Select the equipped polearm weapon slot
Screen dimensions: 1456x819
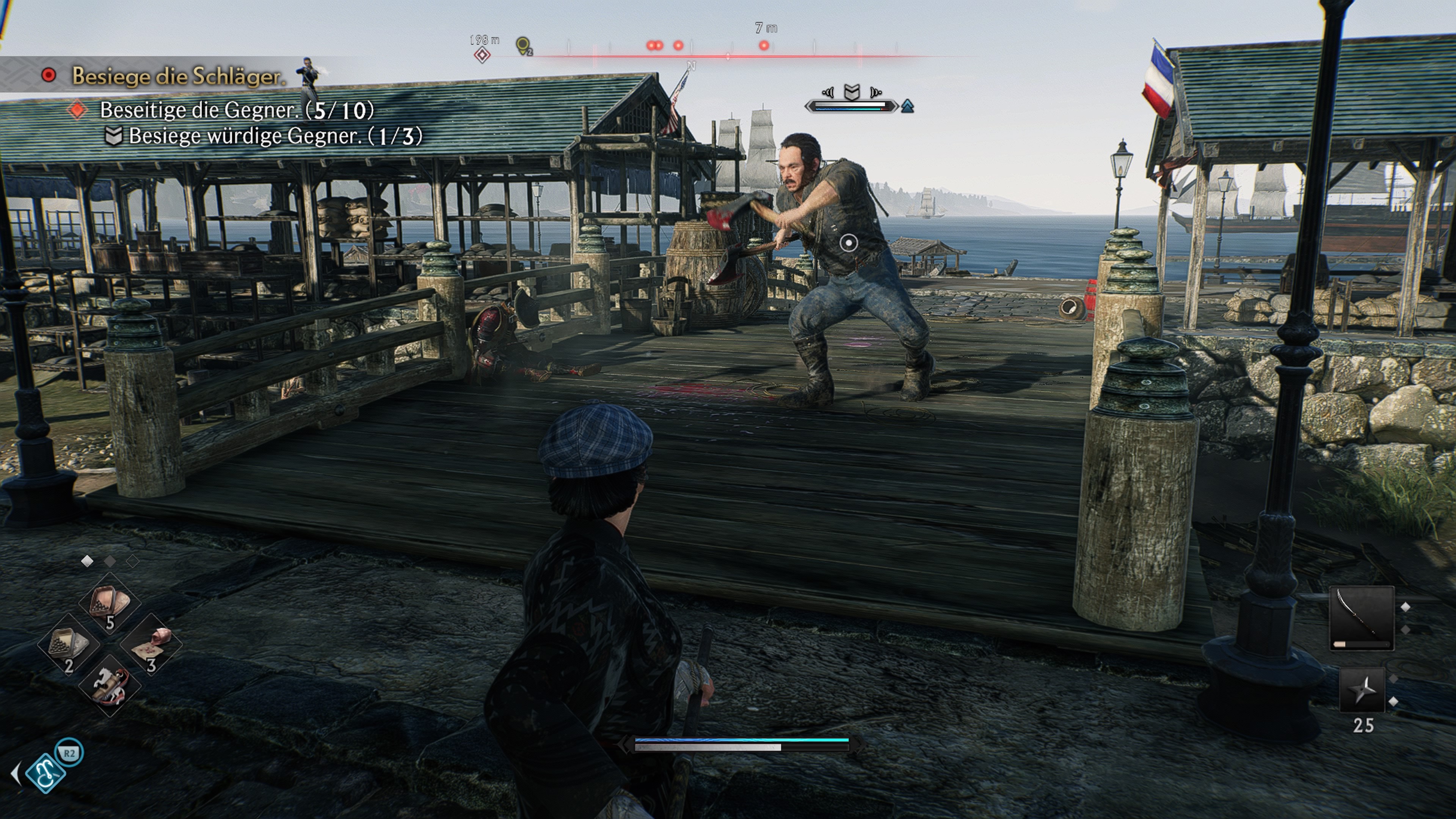[1362, 618]
